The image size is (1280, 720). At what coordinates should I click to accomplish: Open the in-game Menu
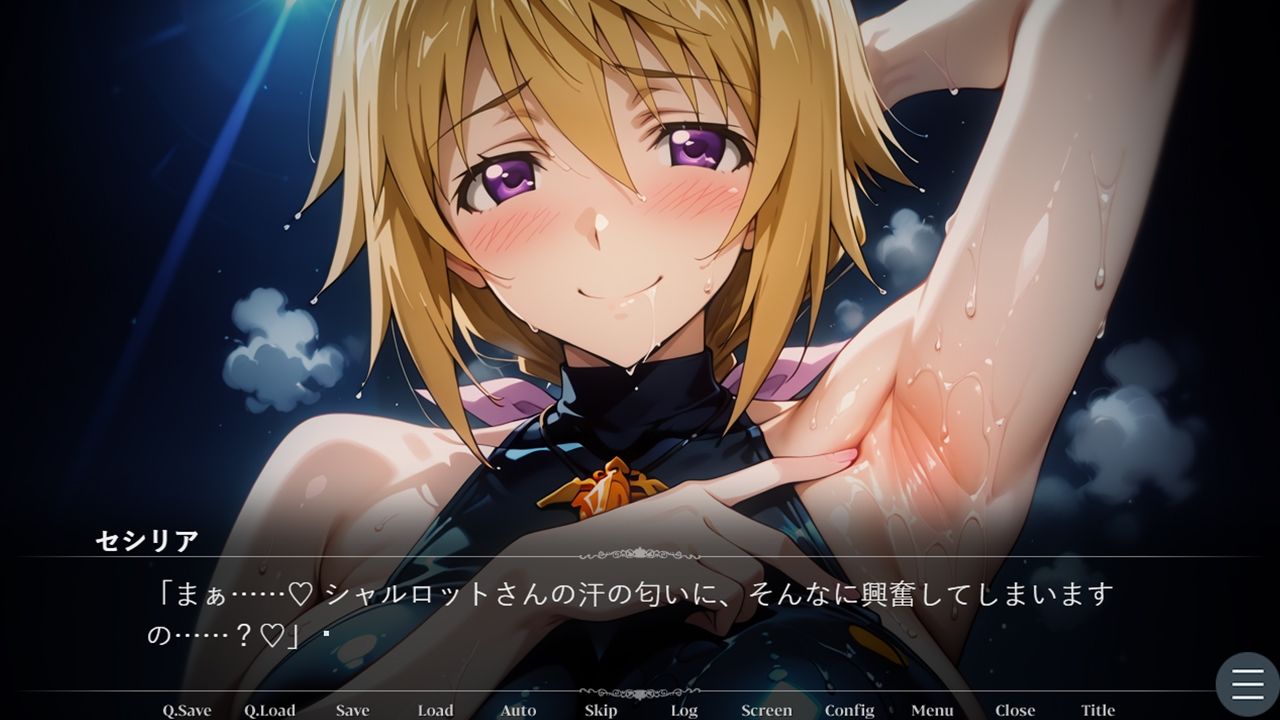click(932, 710)
